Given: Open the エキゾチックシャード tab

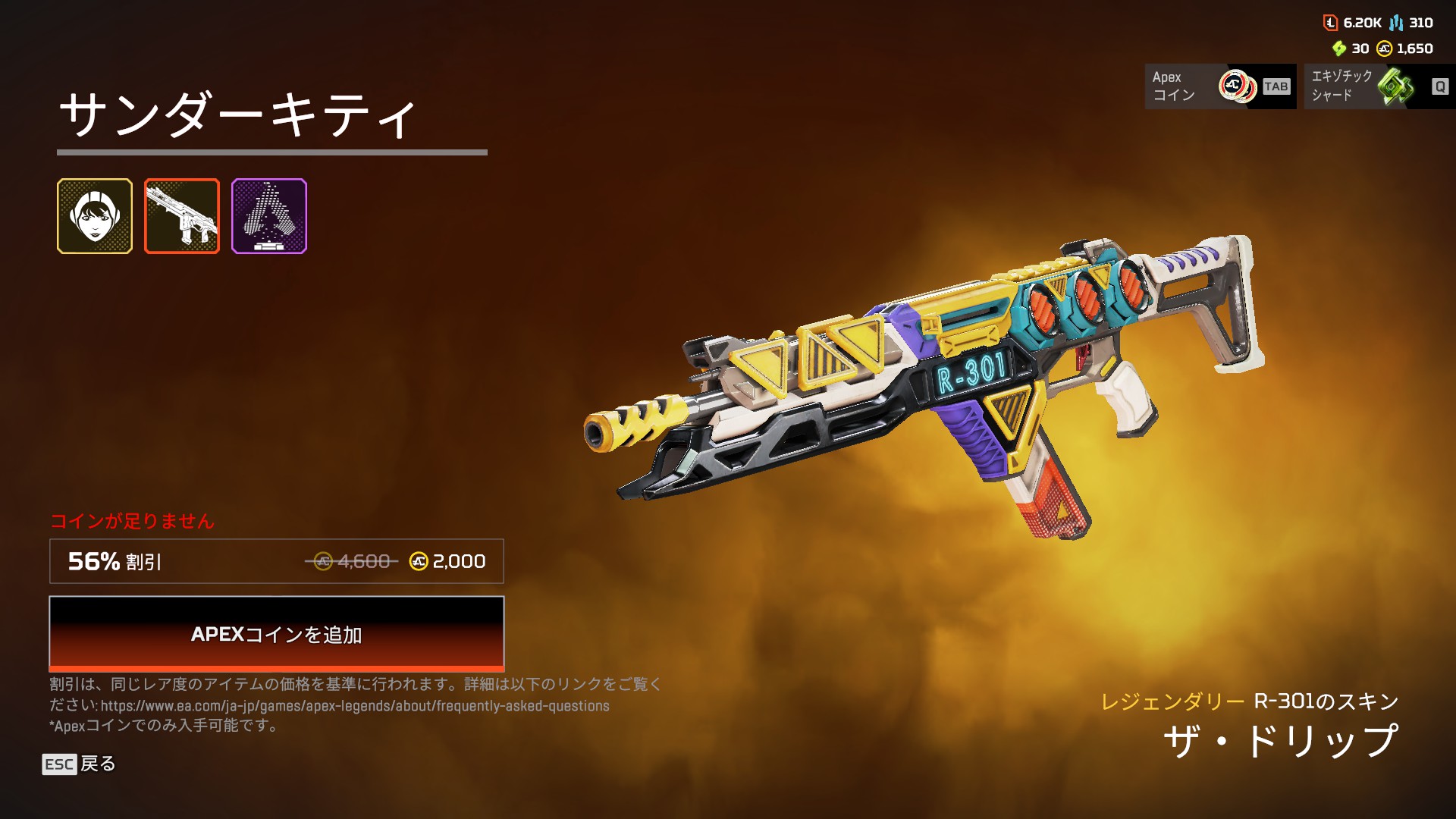Looking at the screenshot, I should 1379,86.
